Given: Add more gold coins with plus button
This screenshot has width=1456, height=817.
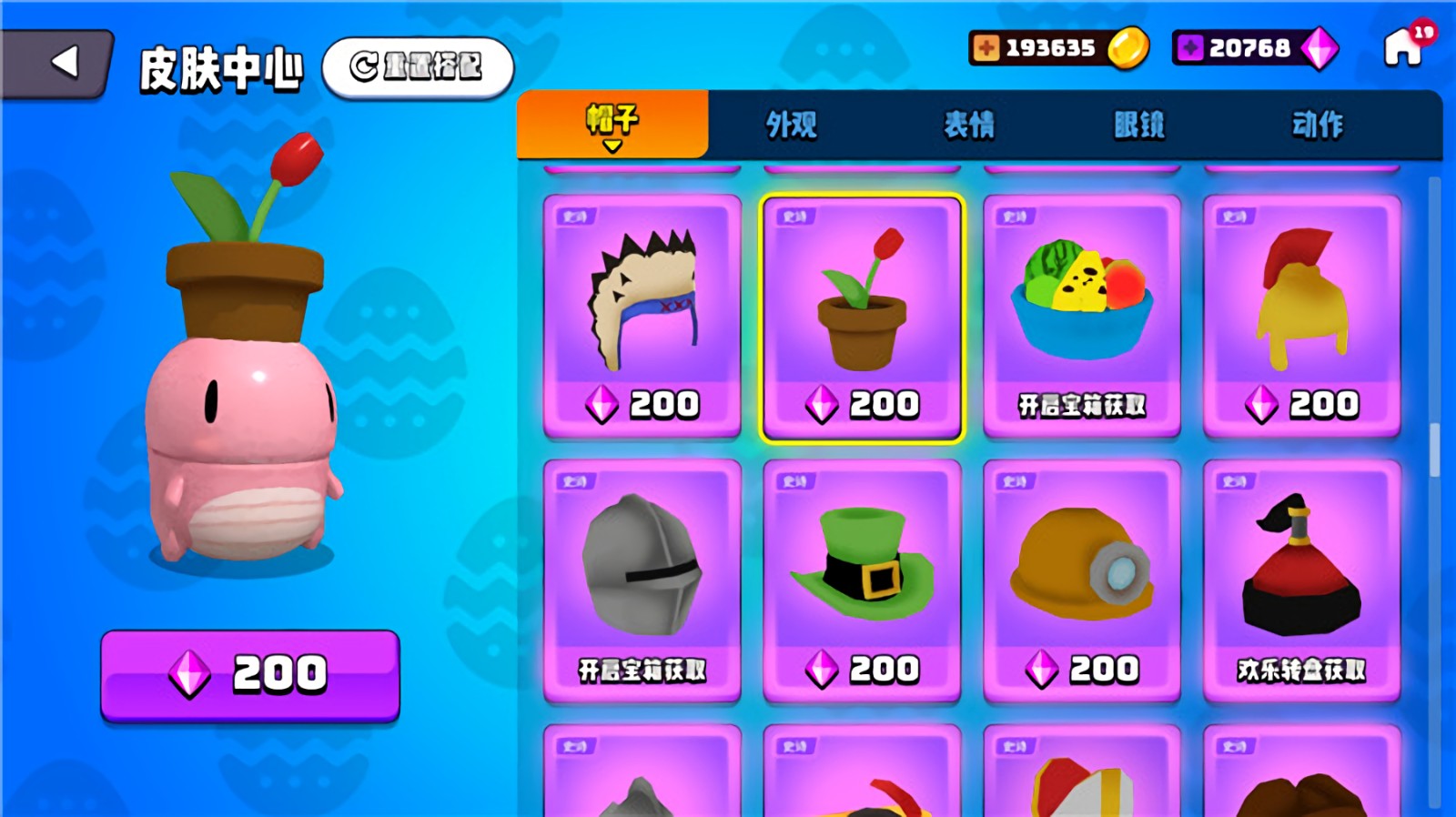Looking at the screenshot, I should pyautogui.click(x=986, y=47).
